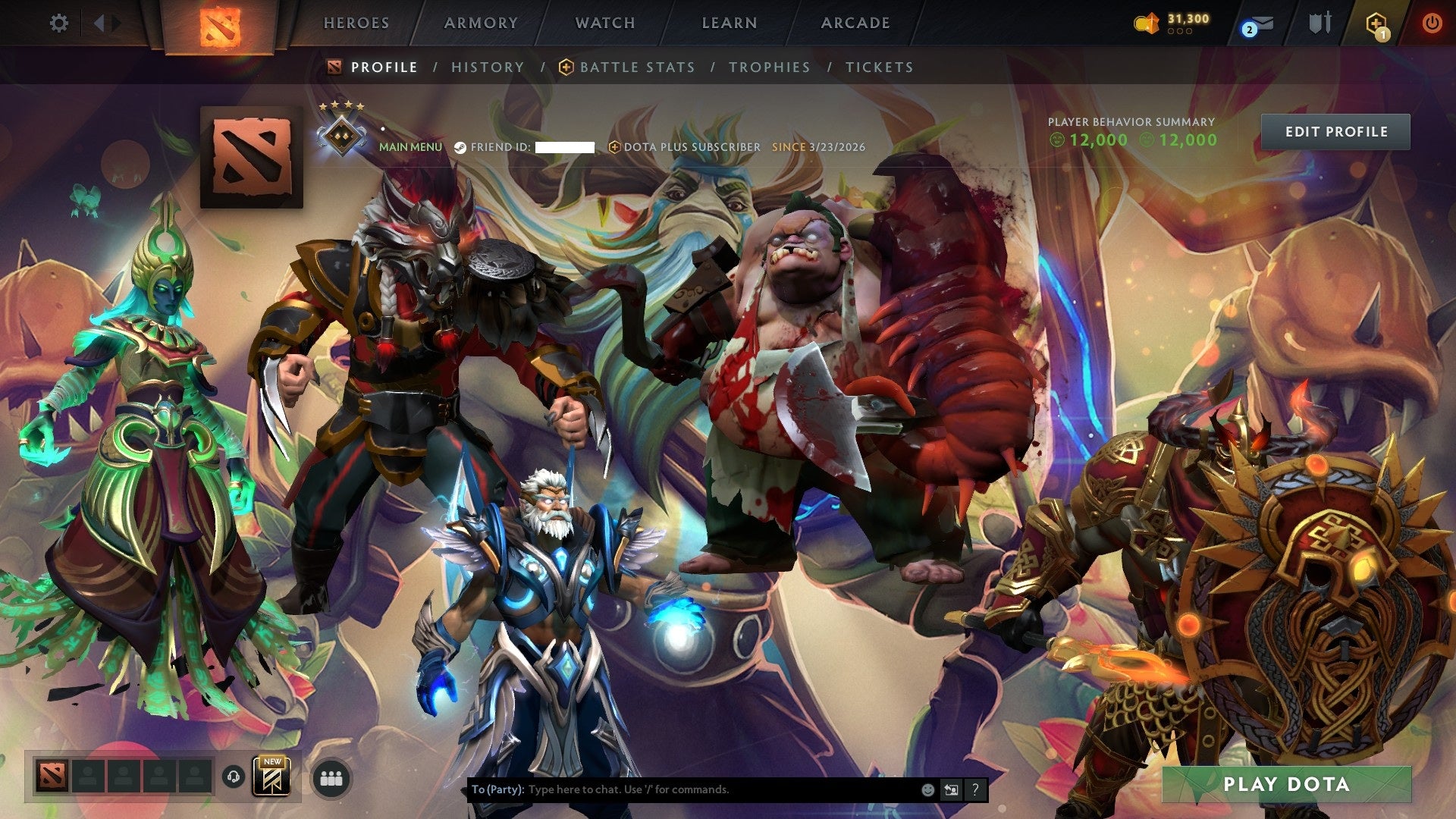Open the ARCADE menu
The image size is (1456, 819).
coord(855,23)
